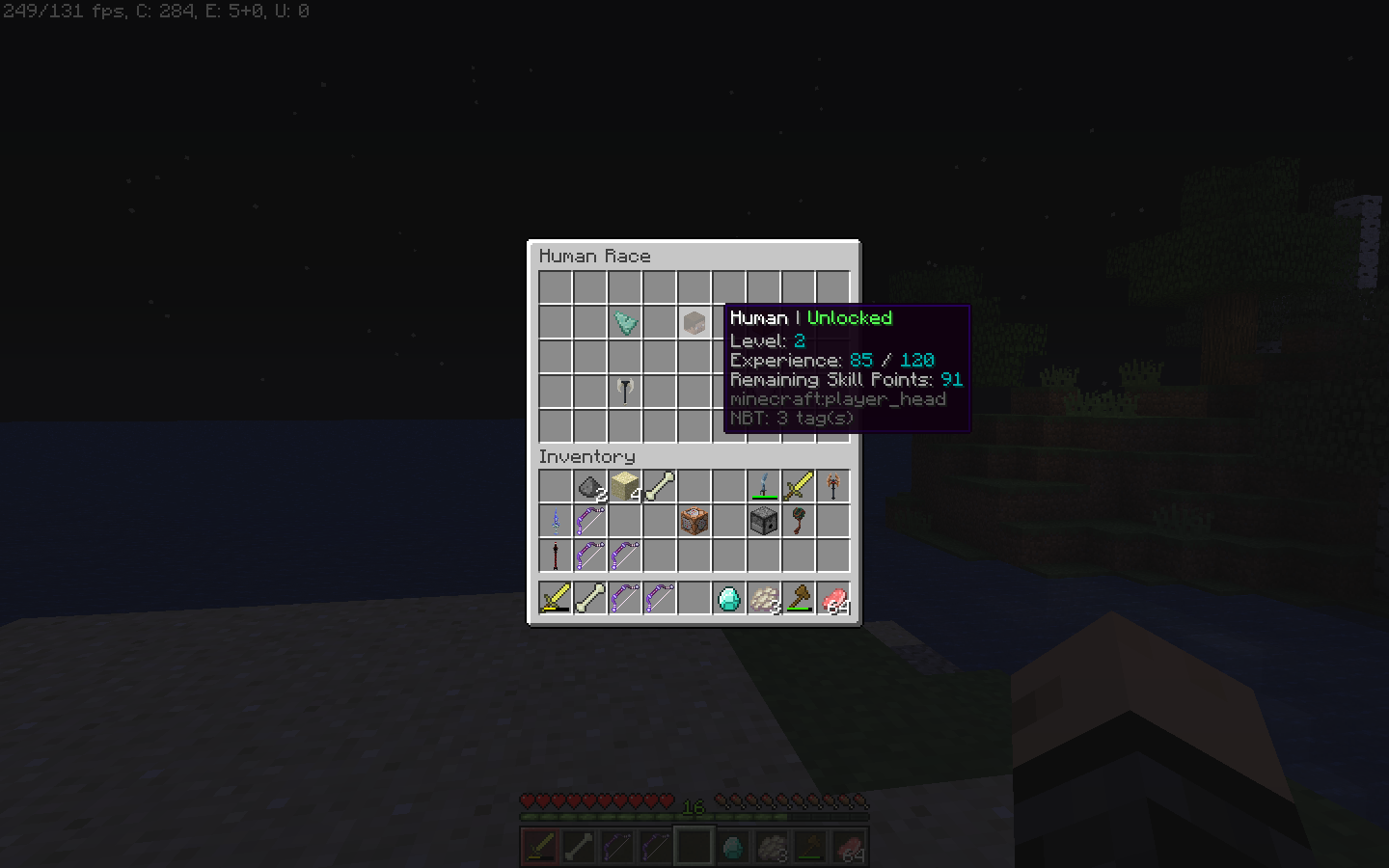Select the sandstone block stack
The height and width of the screenshot is (868, 1389).
[625, 487]
